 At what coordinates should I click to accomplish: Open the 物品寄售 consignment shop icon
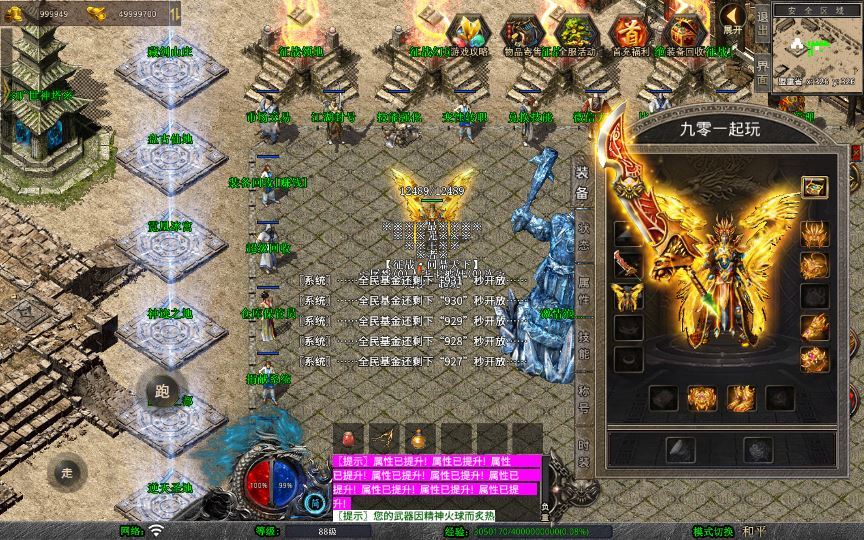[522, 33]
